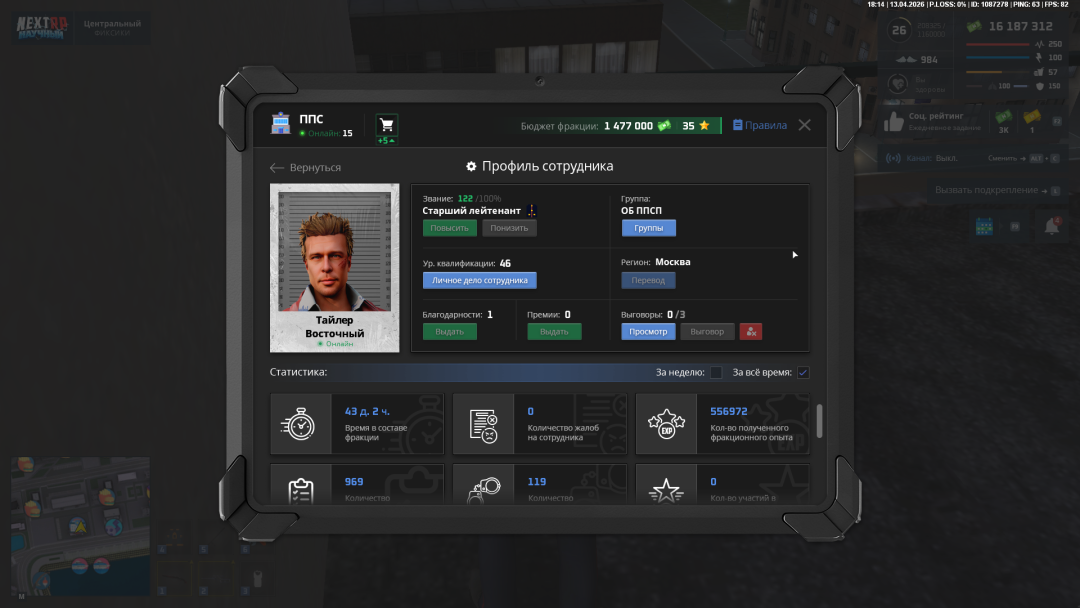This screenshot has height=608, width=1080.
Task: Promote the employee with Повысить
Action: point(449,228)
